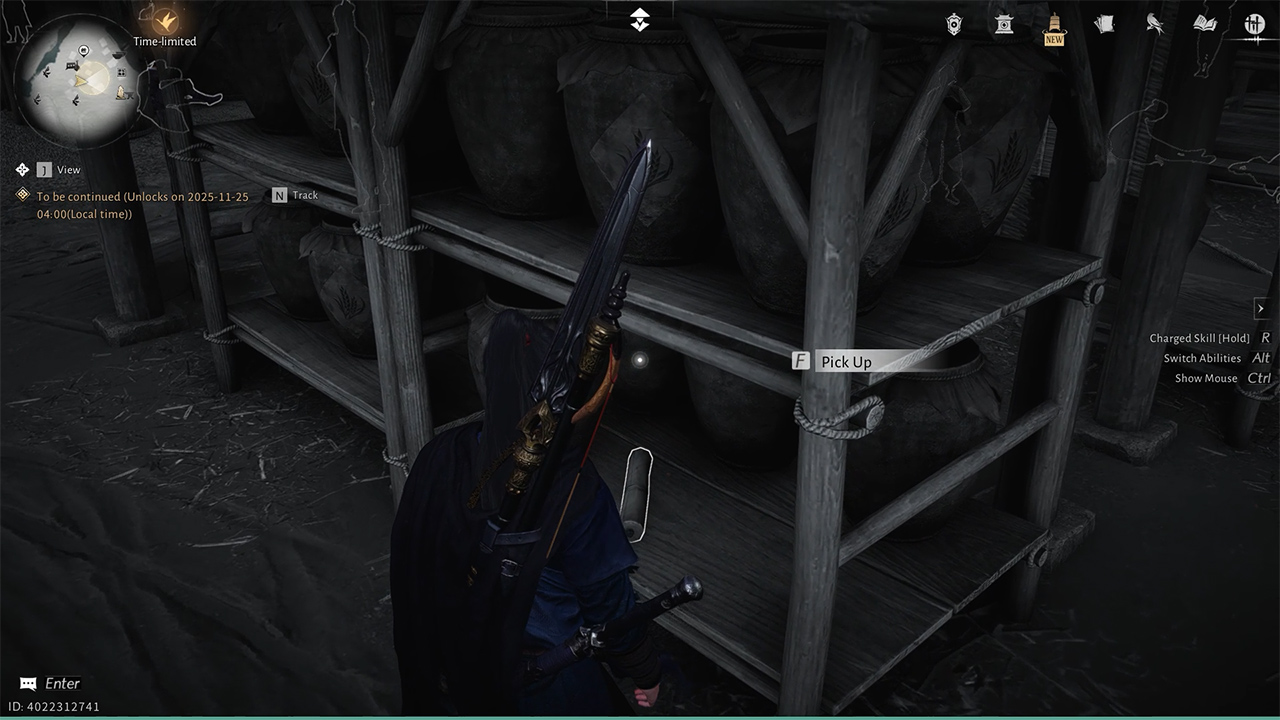This screenshot has height=720, width=1280.
Task: Open the bell icon marked NEW
Action: (x=1054, y=24)
